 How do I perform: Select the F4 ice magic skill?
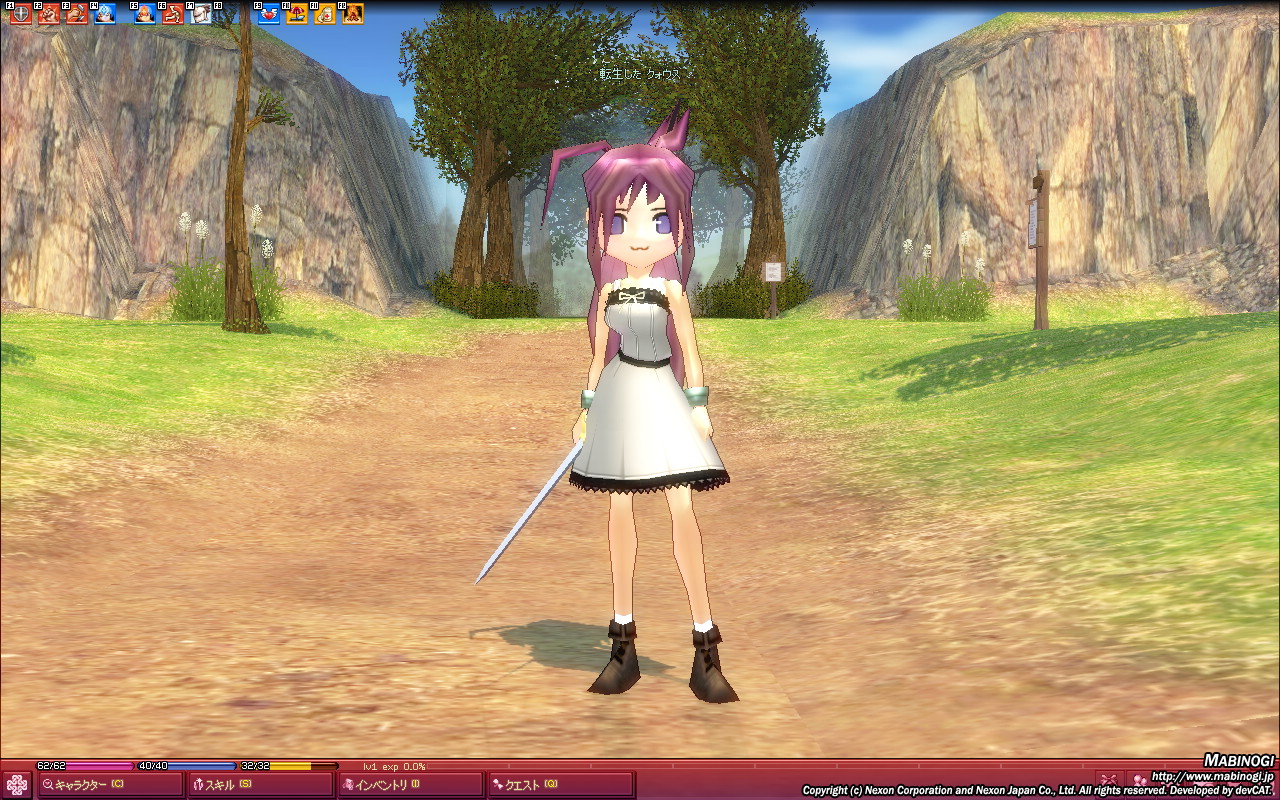pyautogui.click(x=105, y=14)
